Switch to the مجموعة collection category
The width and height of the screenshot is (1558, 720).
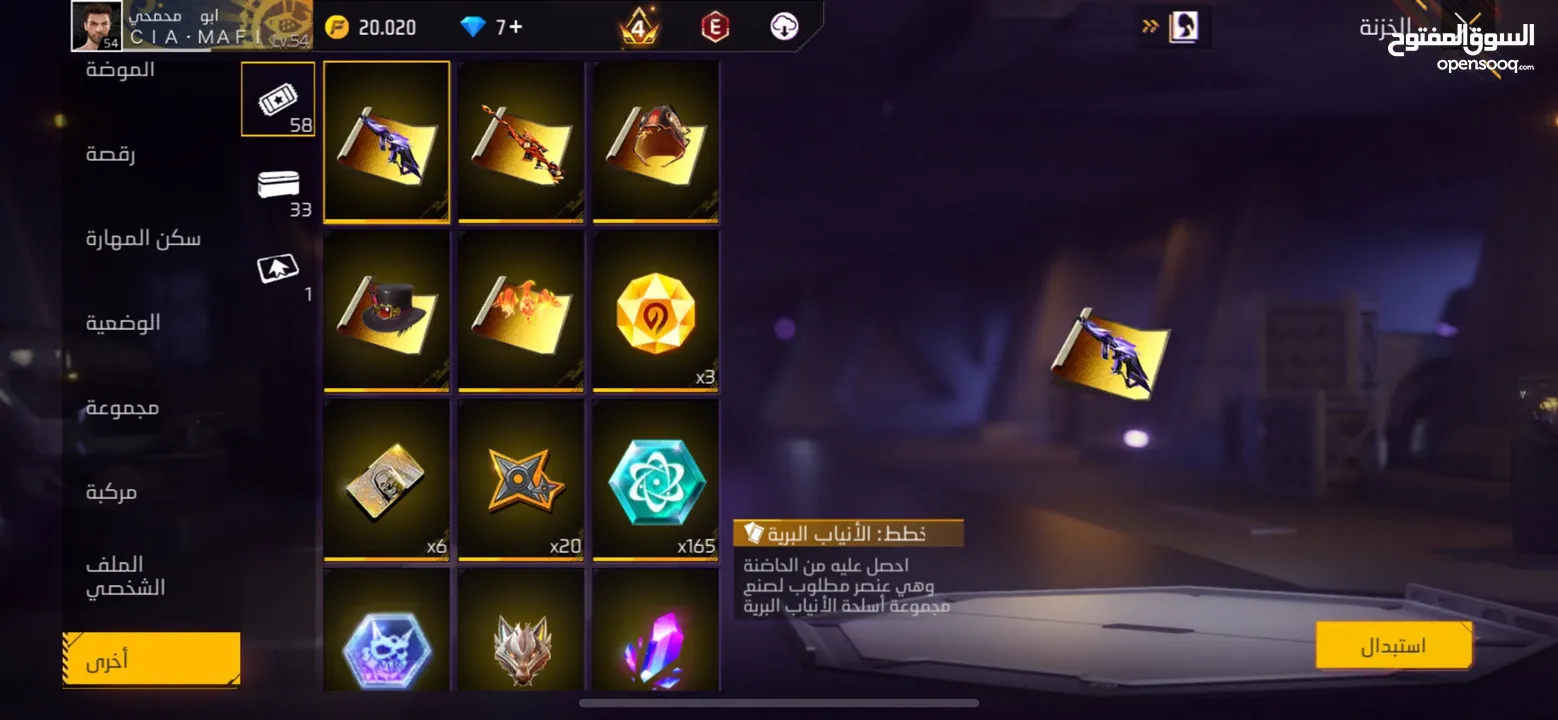[x=122, y=407]
